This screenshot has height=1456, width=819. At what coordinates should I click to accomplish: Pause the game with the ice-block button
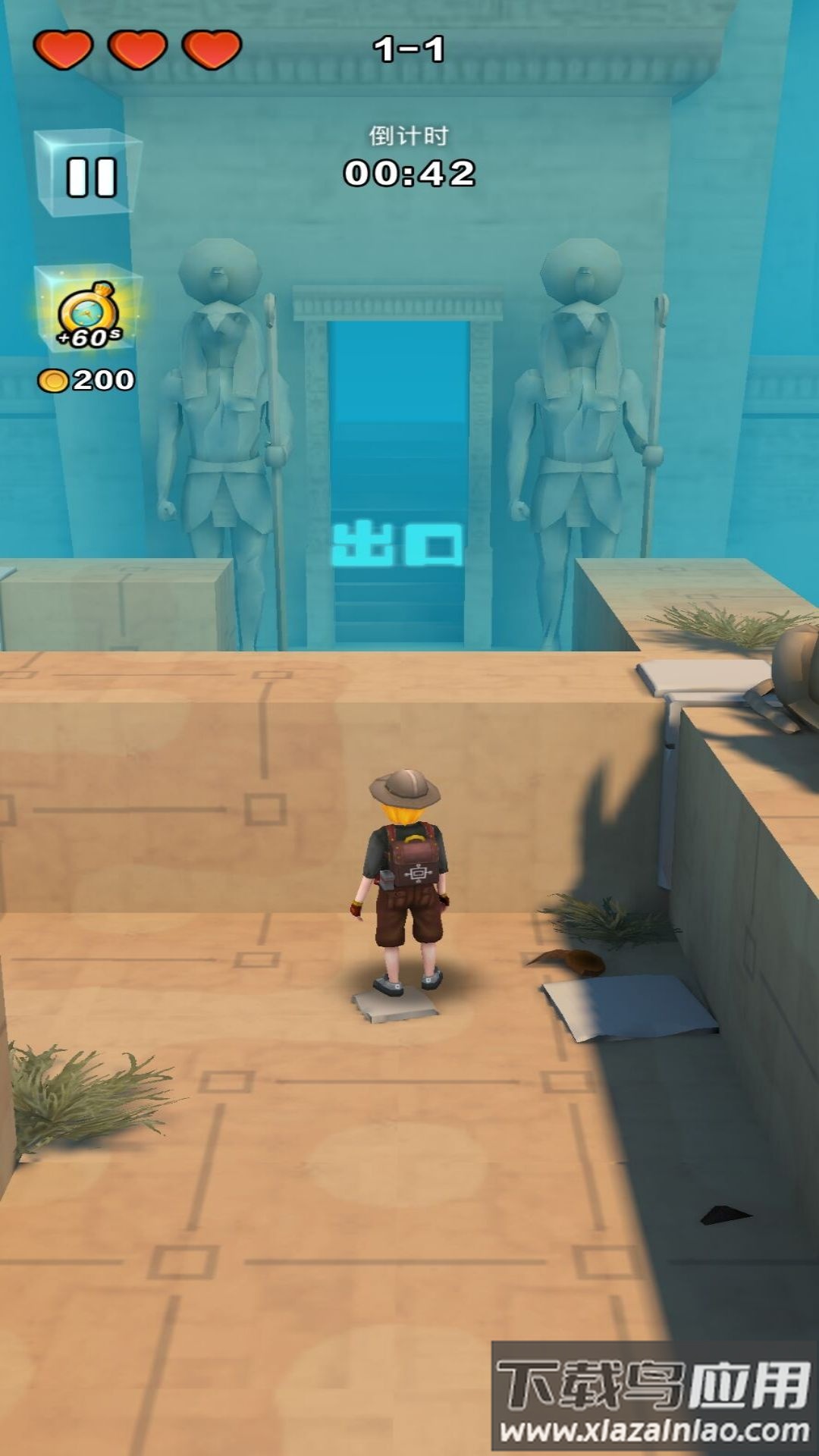coord(89,174)
